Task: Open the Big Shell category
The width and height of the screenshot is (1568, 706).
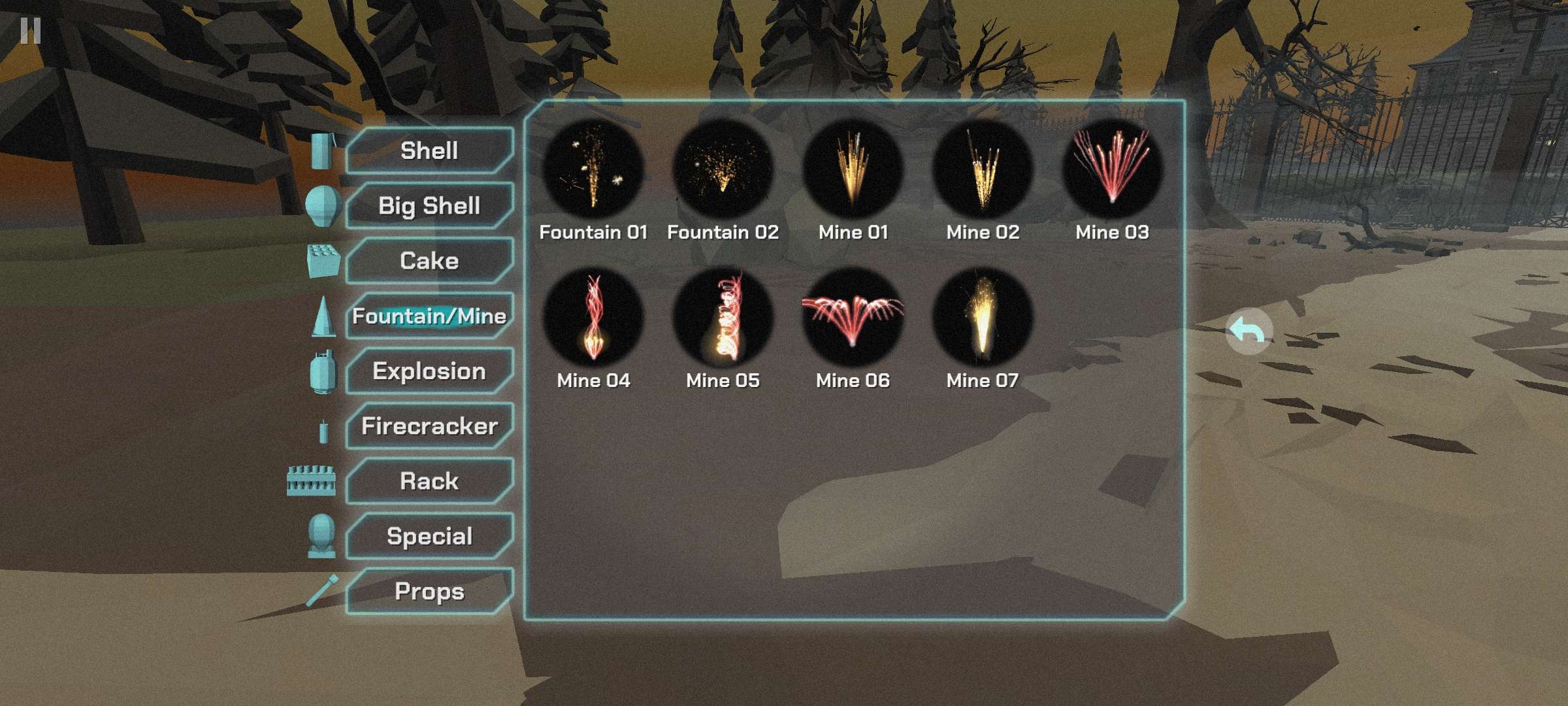Action: (429, 206)
